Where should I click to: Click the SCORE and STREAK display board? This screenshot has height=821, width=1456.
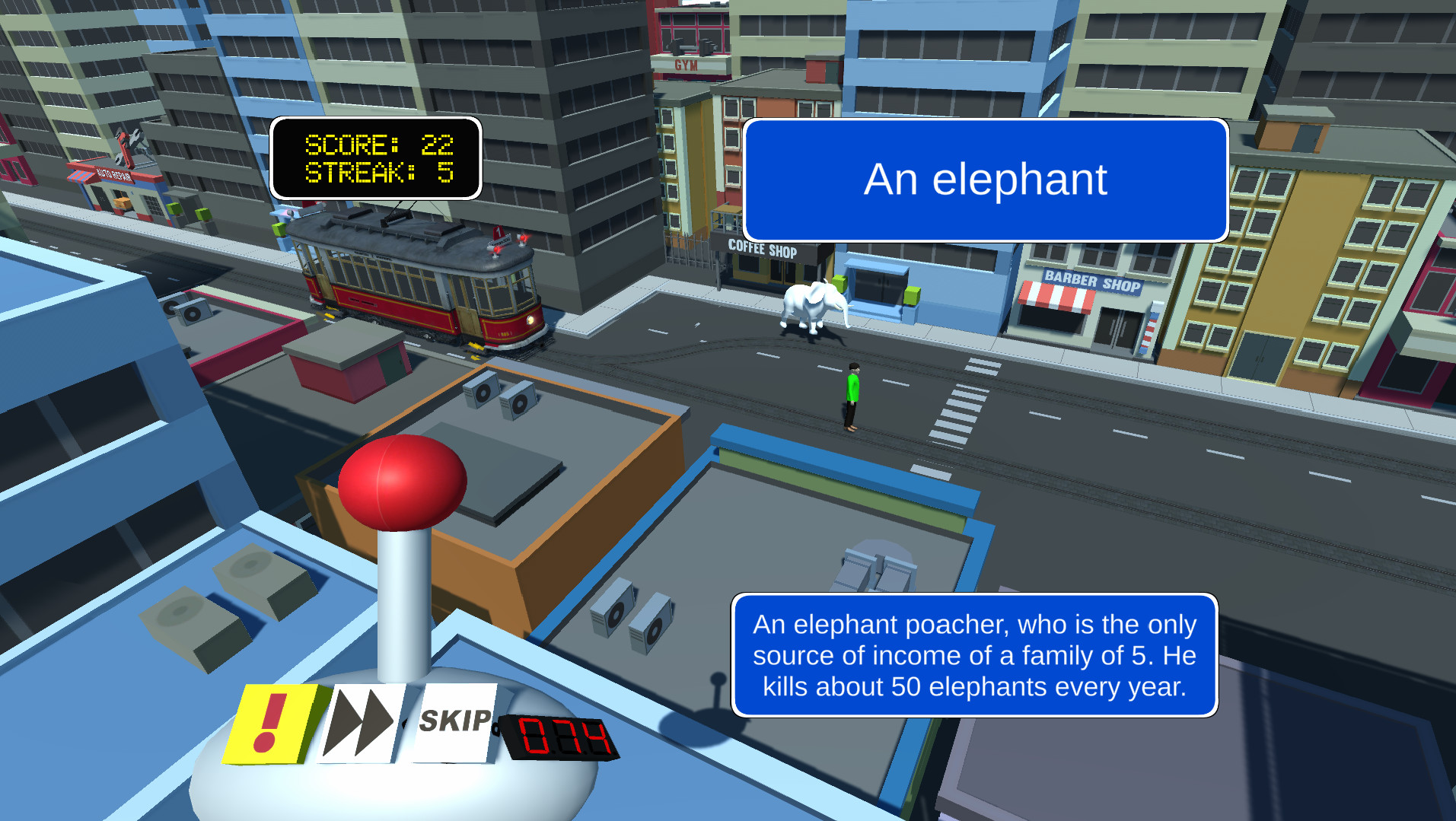coord(376,159)
